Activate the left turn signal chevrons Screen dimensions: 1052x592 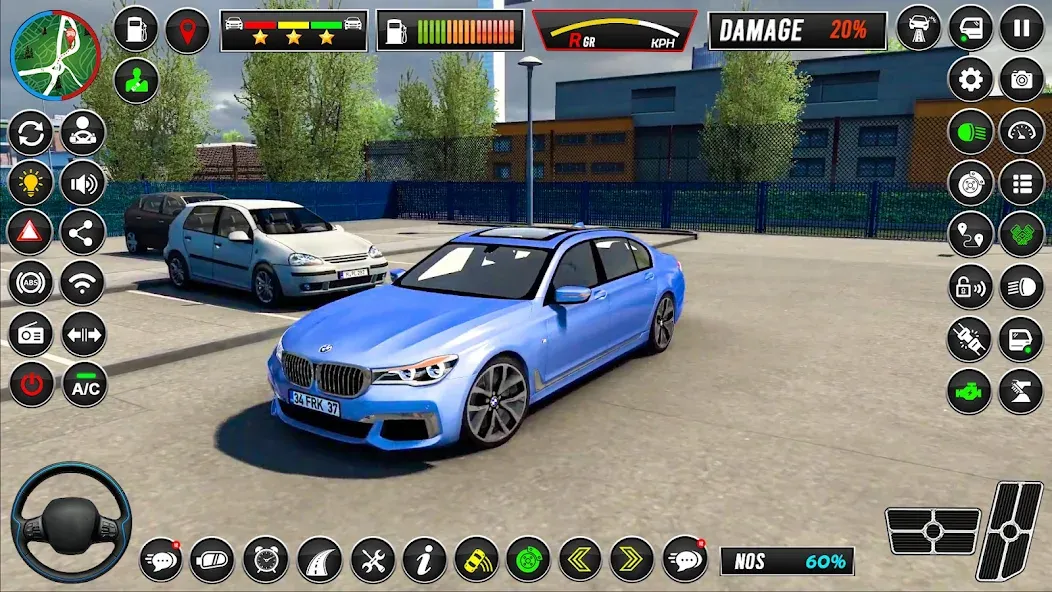[579, 559]
